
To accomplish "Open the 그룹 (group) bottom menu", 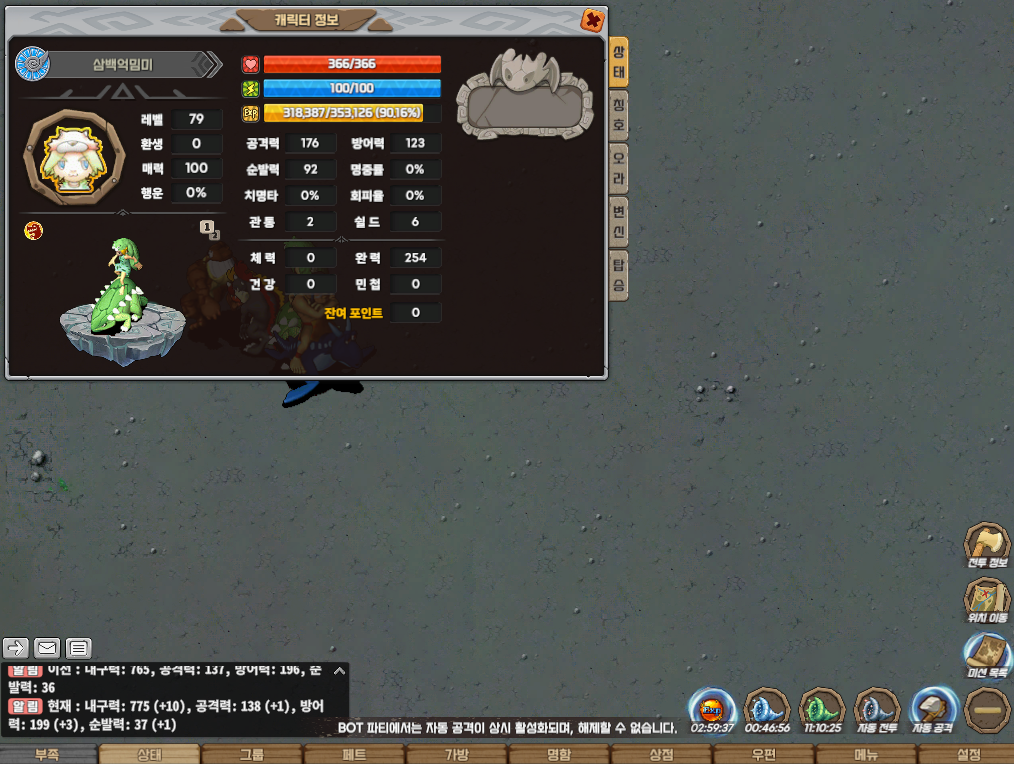I will pyautogui.click(x=252, y=755).
